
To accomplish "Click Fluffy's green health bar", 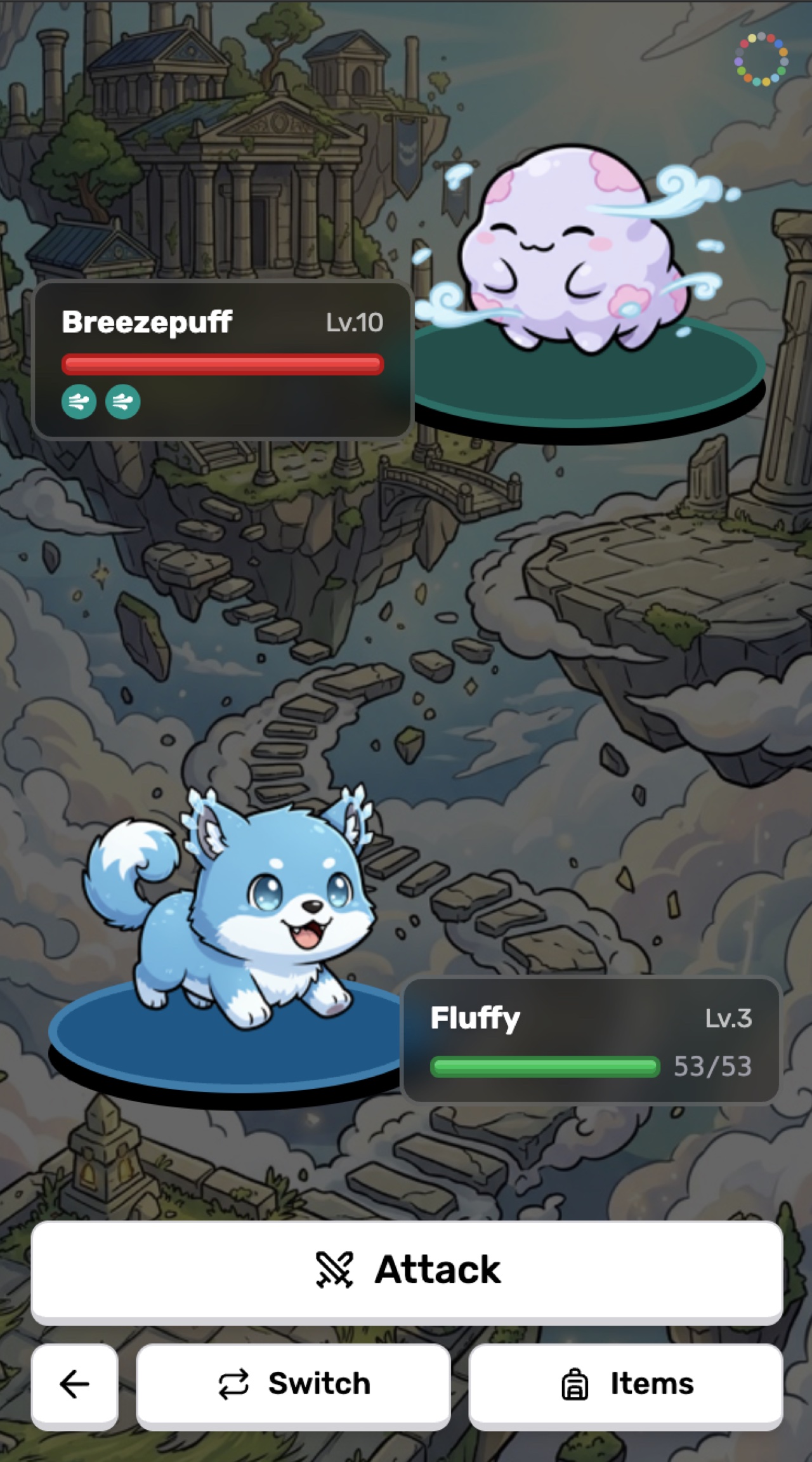I will (x=546, y=1066).
